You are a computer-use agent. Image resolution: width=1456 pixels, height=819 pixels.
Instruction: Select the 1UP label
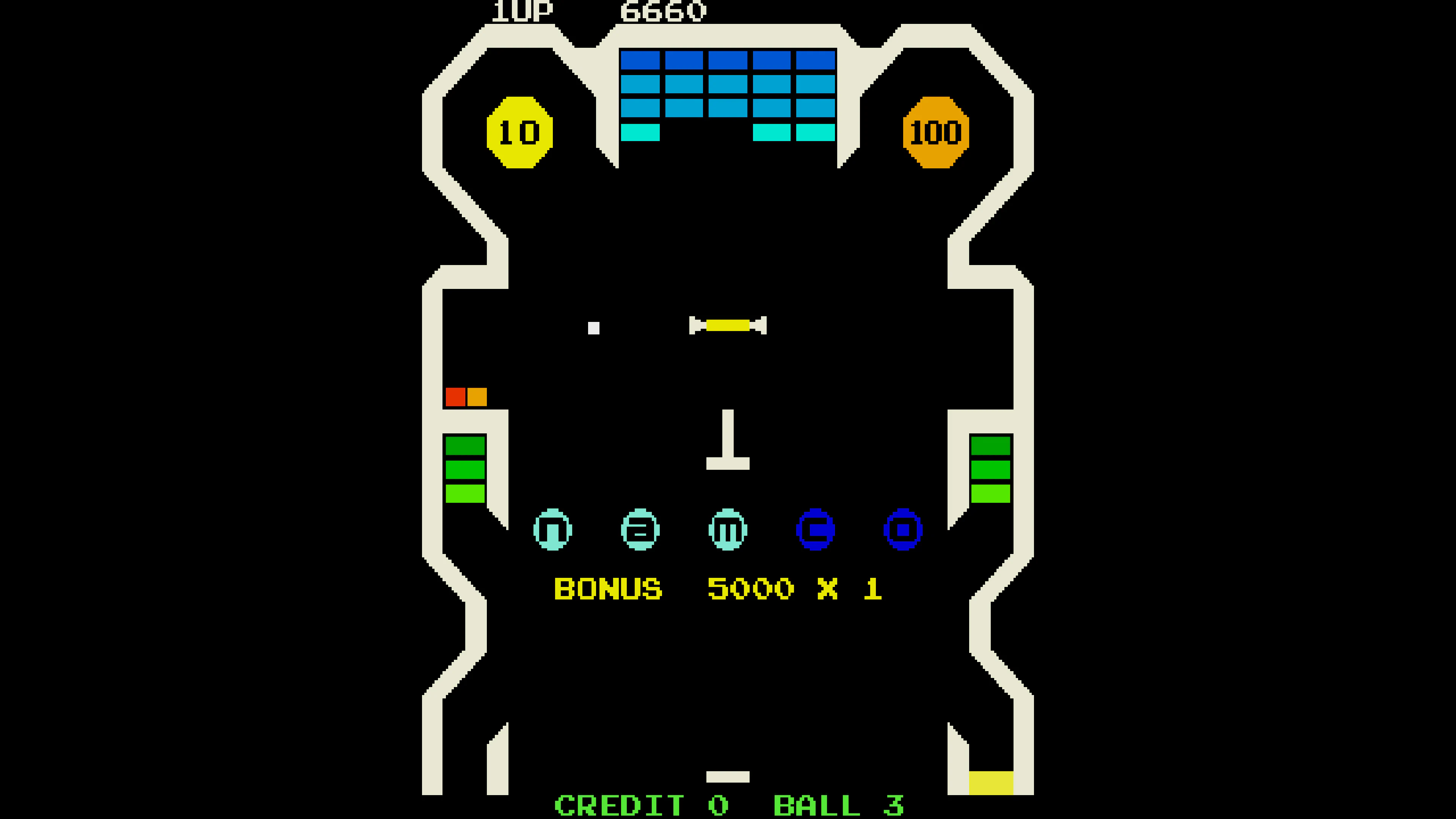click(x=523, y=11)
